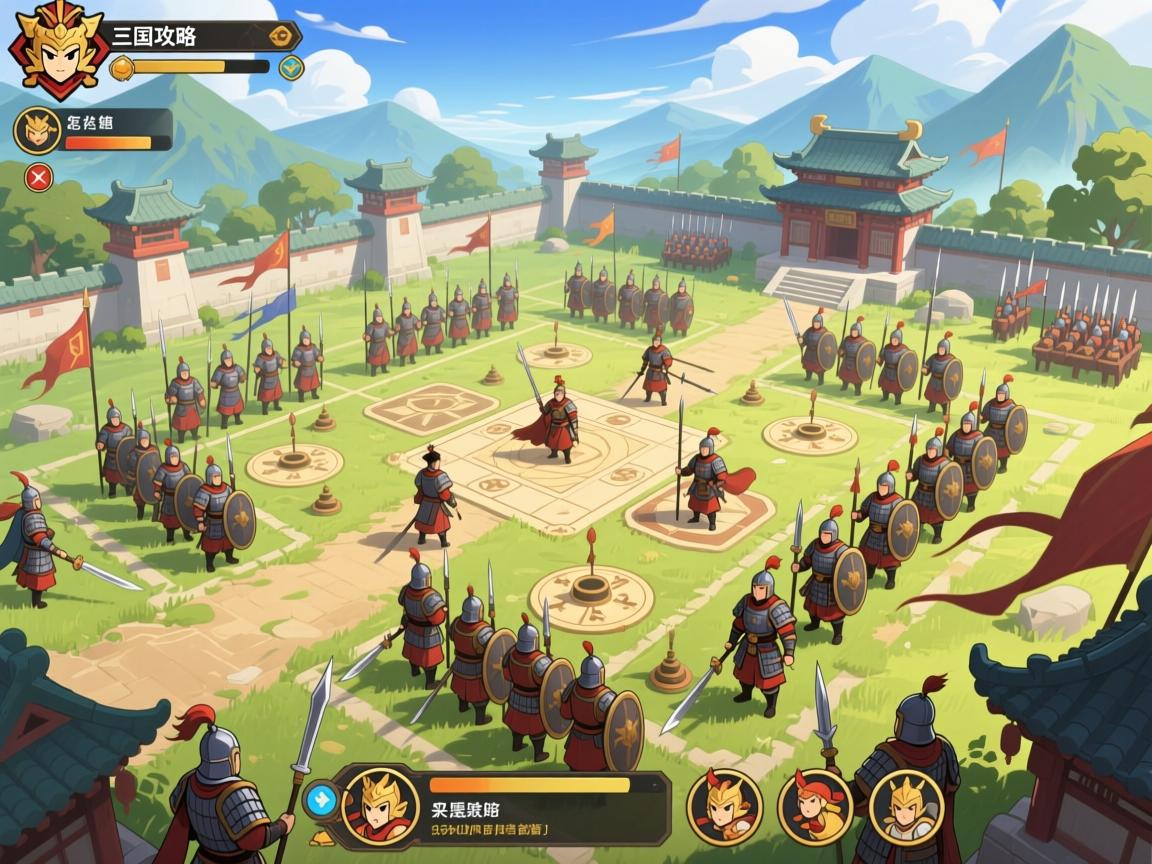Click the blue arrow button on bottom panel

pyautogui.click(x=320, y=797)
